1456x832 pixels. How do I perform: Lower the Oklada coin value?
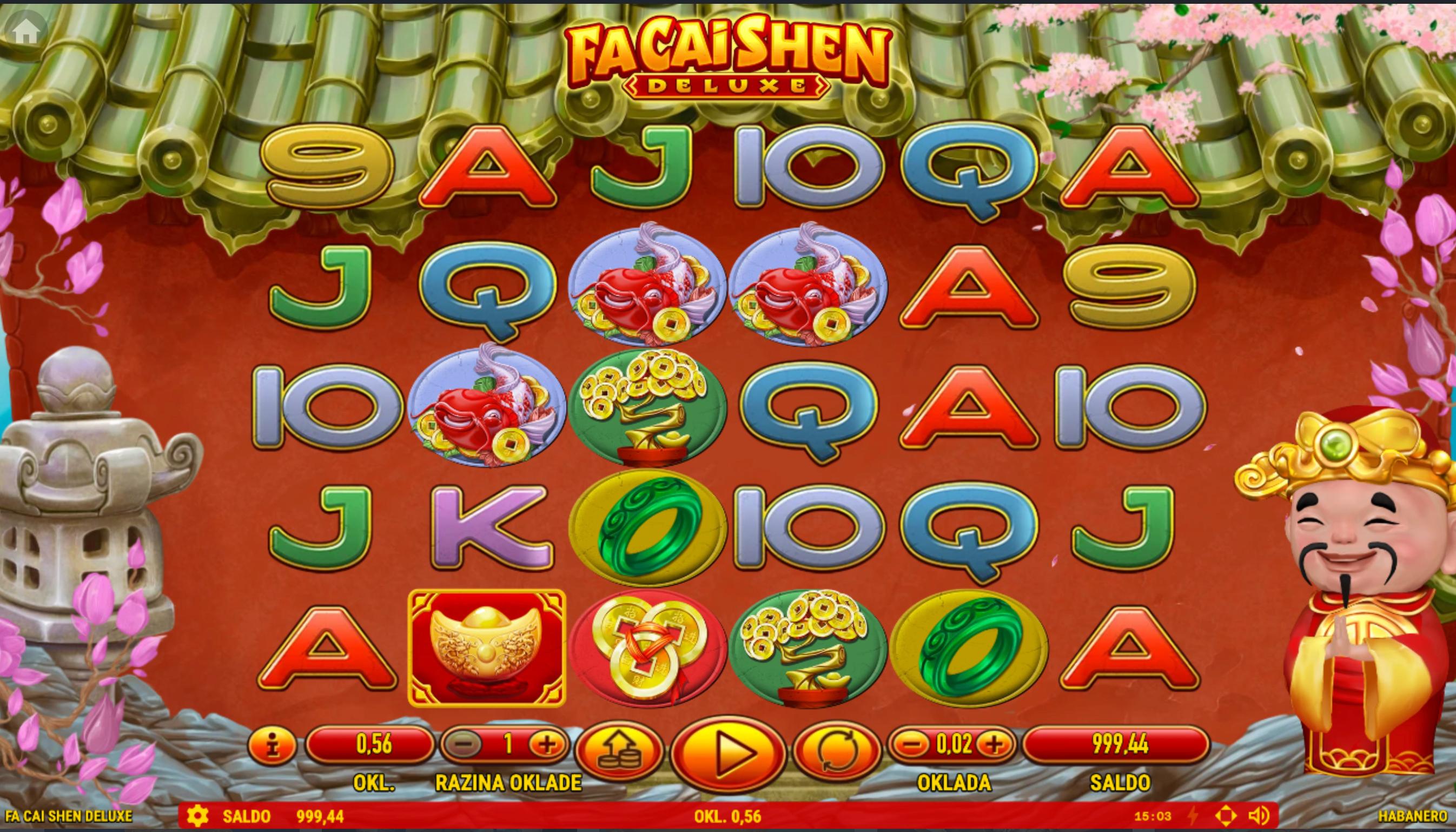click(912, 744)
